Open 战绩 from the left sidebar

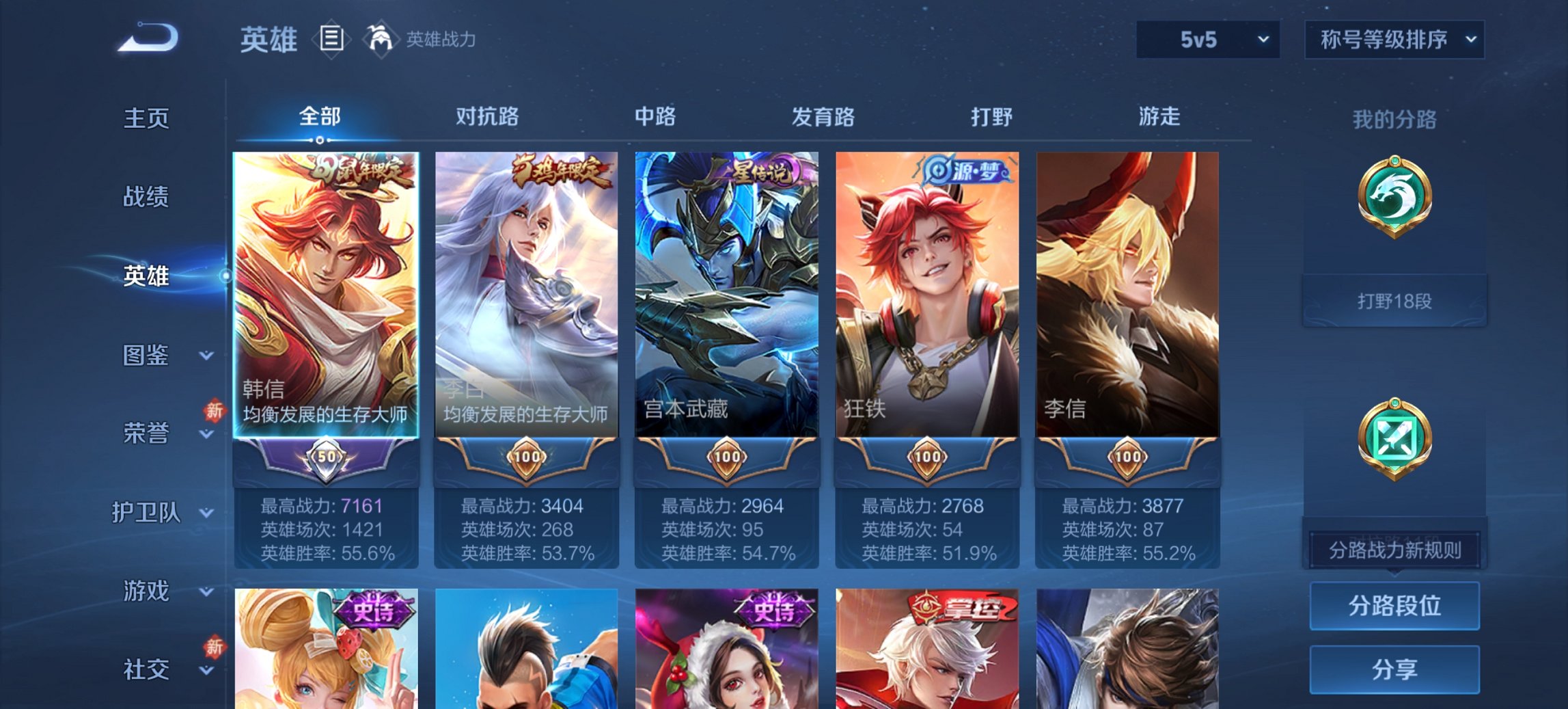146,198
